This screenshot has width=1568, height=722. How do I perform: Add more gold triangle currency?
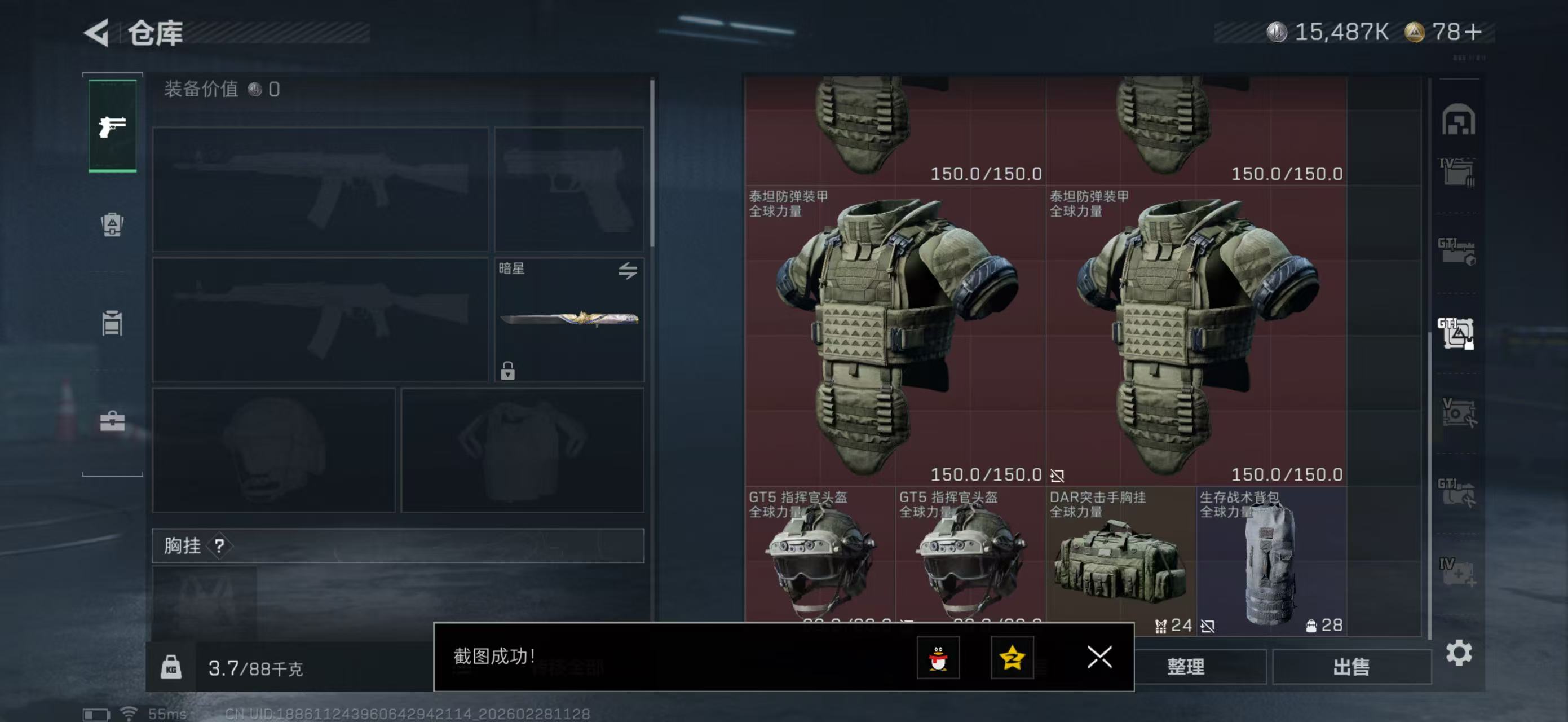point(1474,32)
